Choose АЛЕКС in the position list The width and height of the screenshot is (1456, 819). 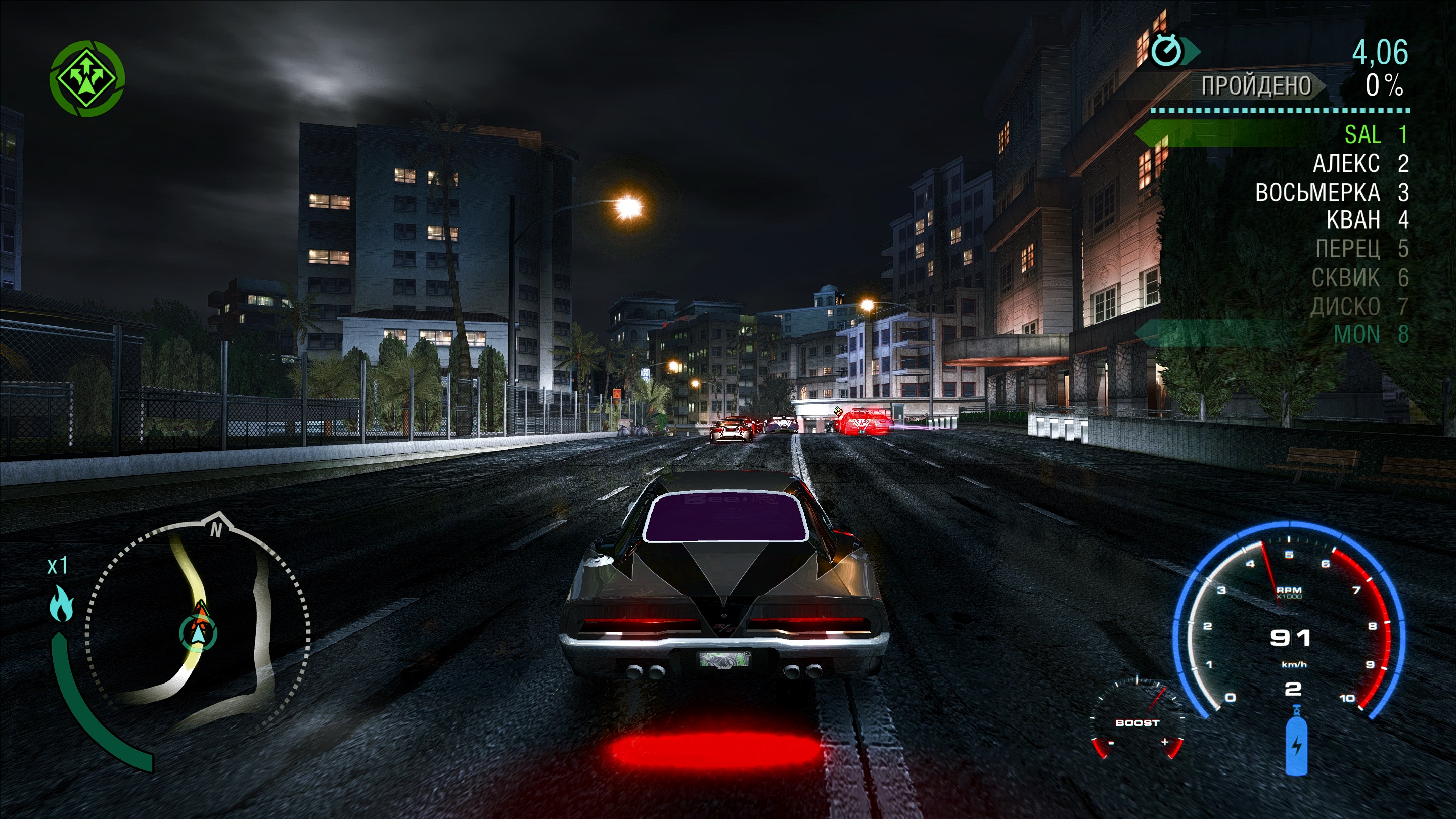click(x=1346, y=164)
